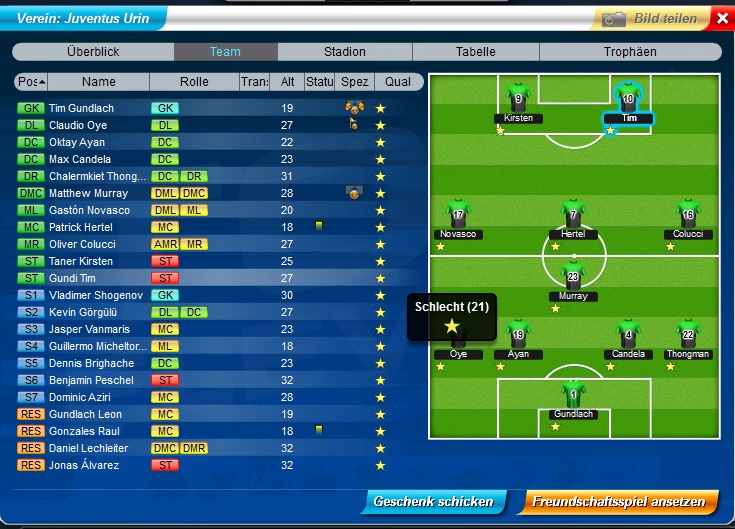735x529 pixels.
Task: Send a gift with Geschenk schicken
Action: 432,502
